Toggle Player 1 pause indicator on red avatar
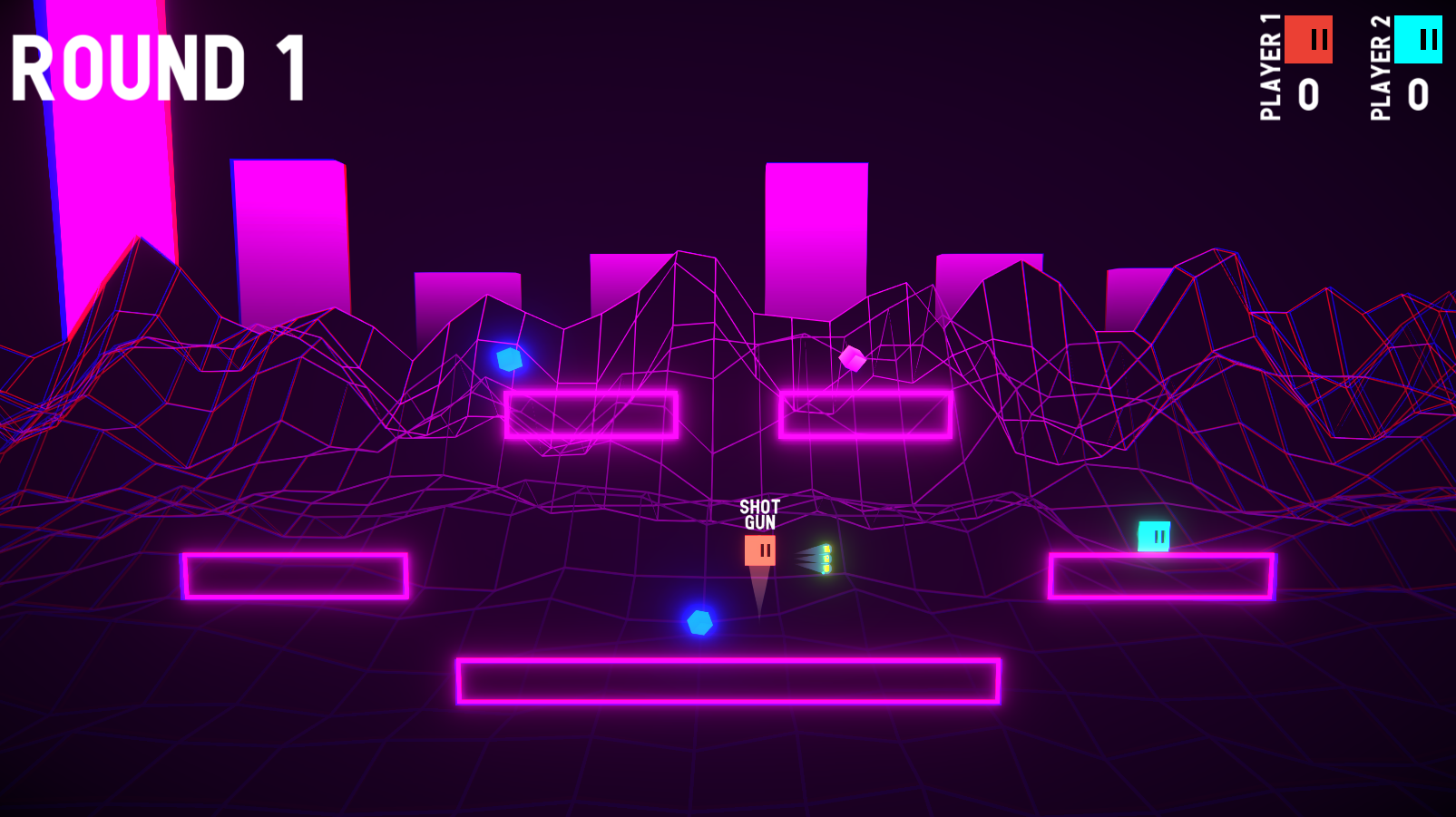This screenshot has height=817, width=1456. coord(1318,39)
